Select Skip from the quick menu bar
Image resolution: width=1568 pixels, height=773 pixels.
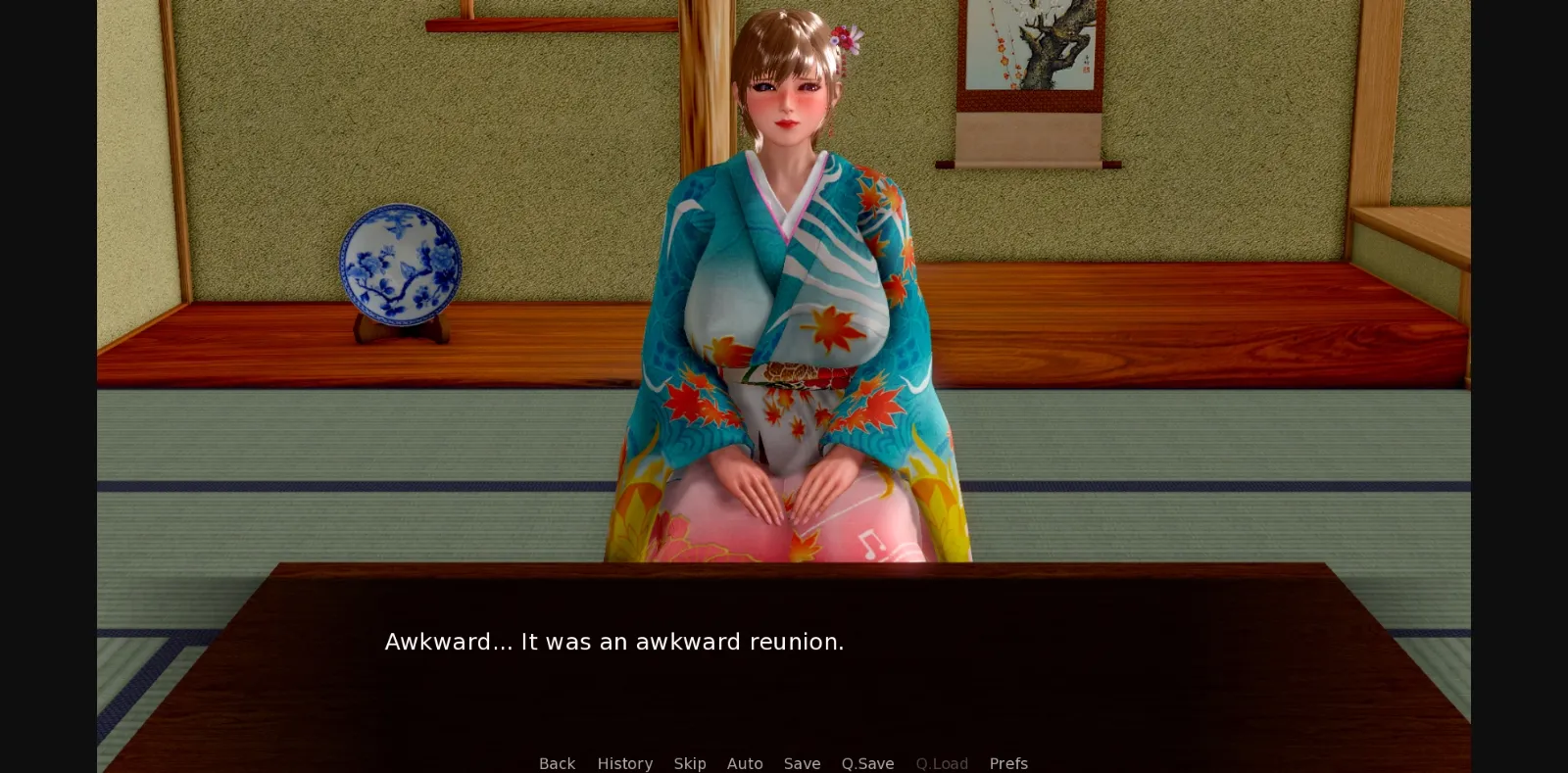(690, 763)
